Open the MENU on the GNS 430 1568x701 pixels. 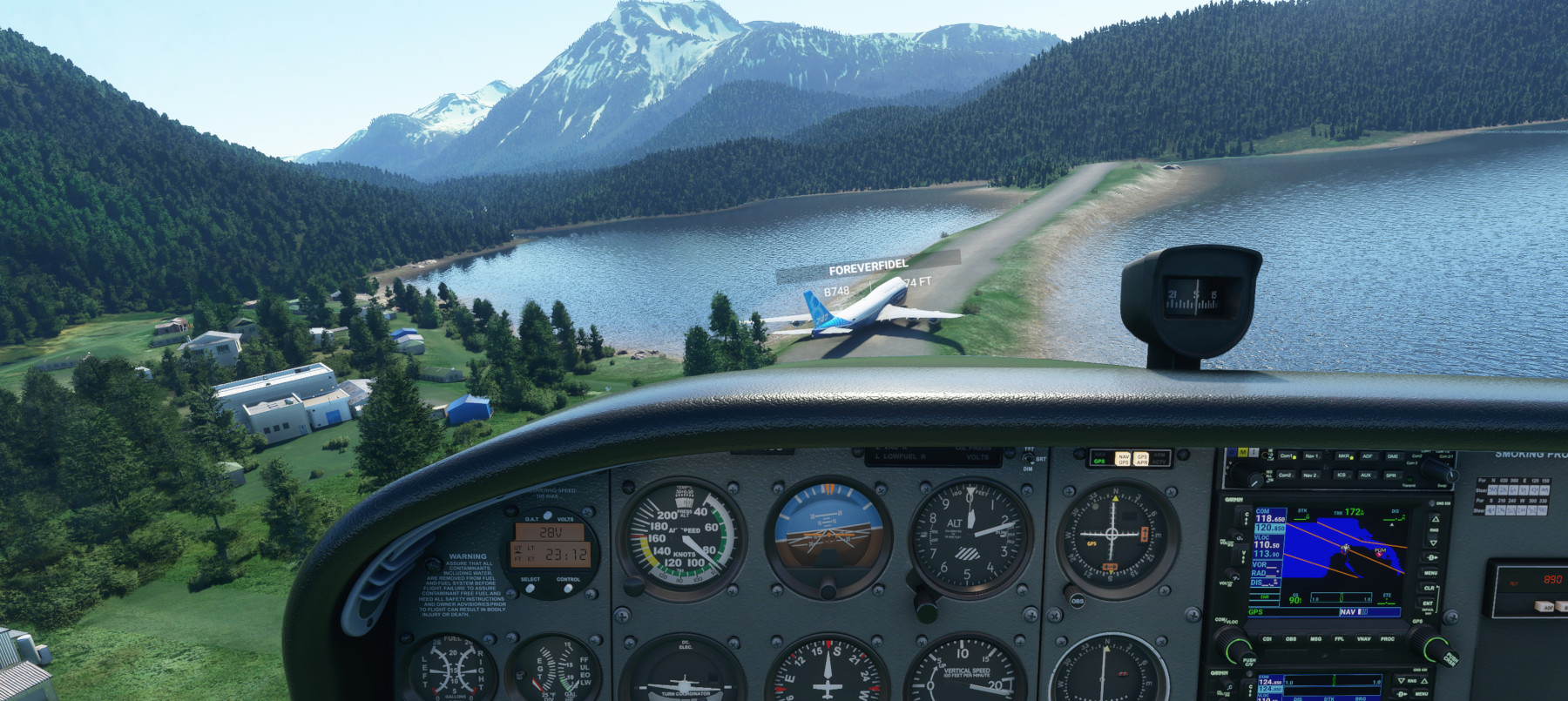pos(1423,694)
